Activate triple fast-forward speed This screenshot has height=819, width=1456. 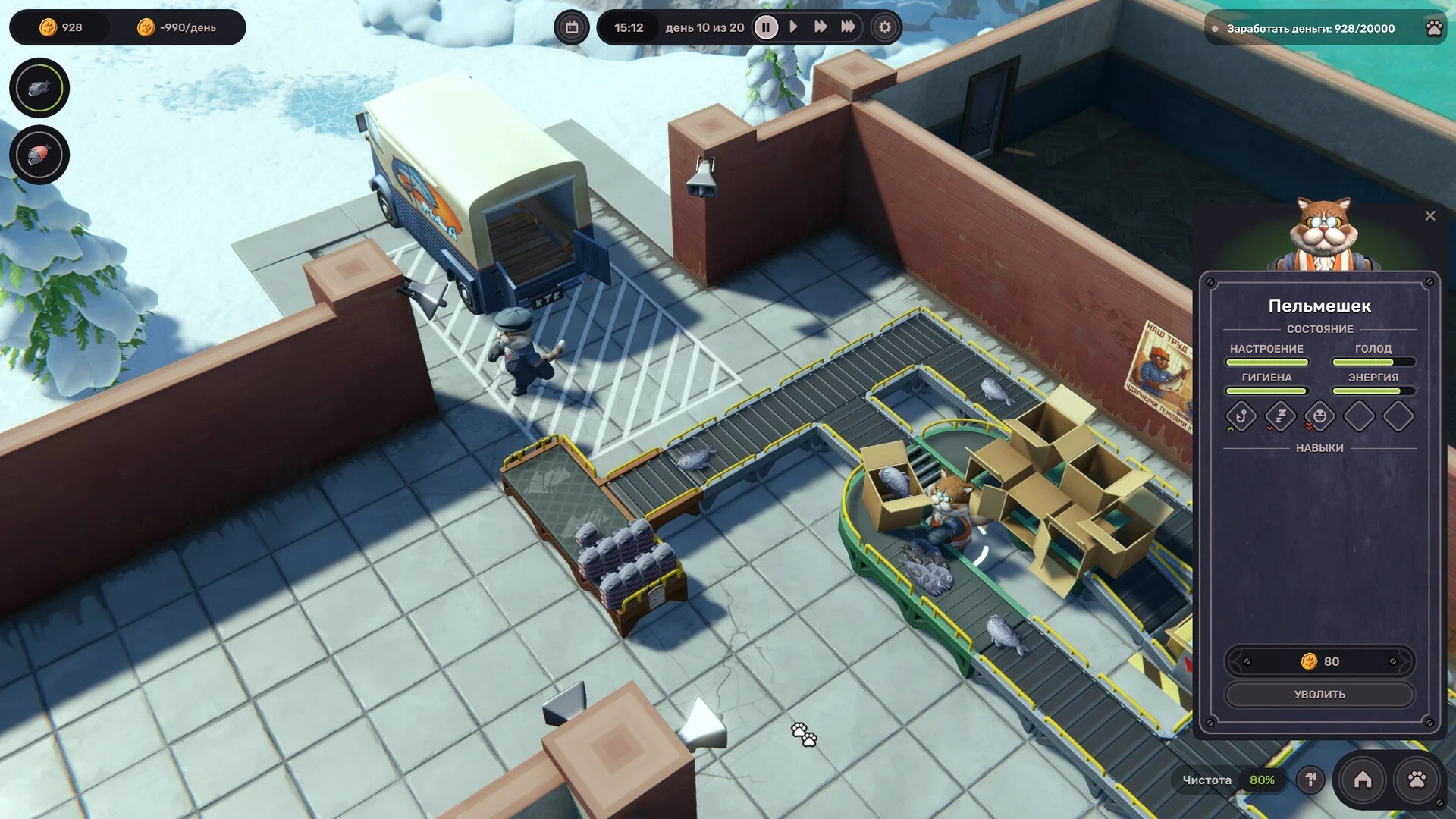click(848, 27)
